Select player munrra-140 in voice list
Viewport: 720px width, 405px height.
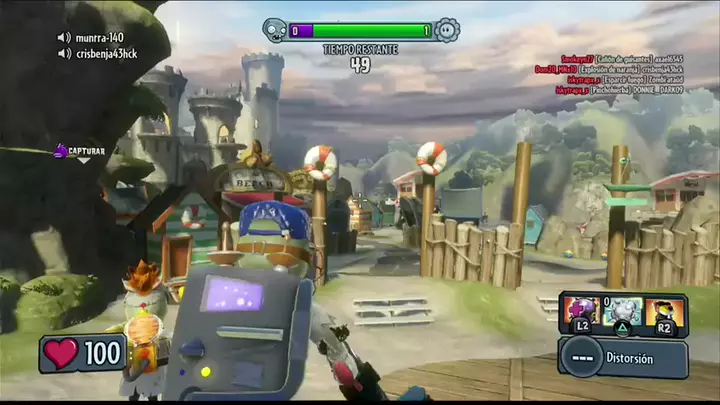click(x=98, y=38)
